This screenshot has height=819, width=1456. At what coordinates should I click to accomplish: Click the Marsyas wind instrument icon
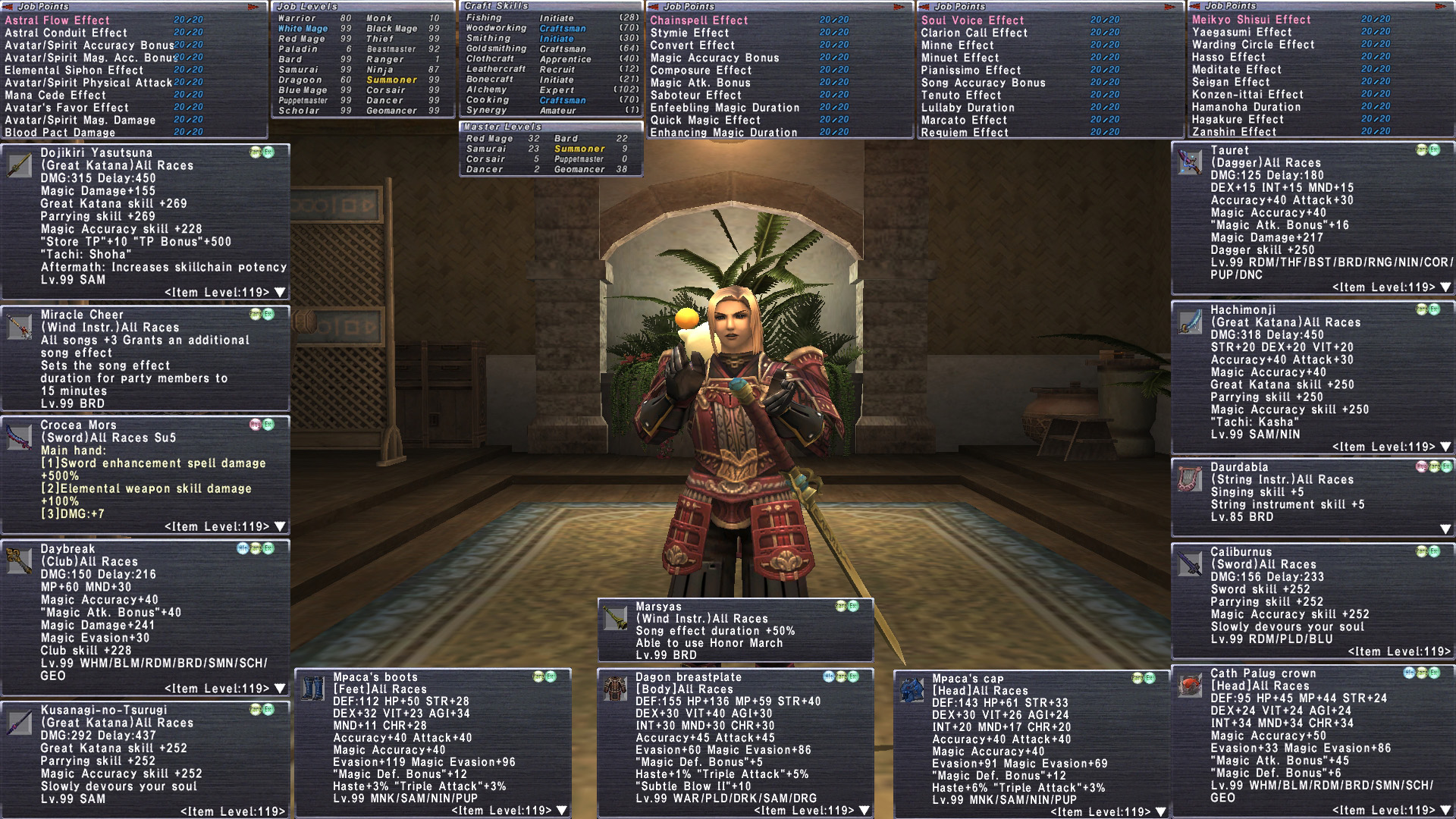point(614,618)
